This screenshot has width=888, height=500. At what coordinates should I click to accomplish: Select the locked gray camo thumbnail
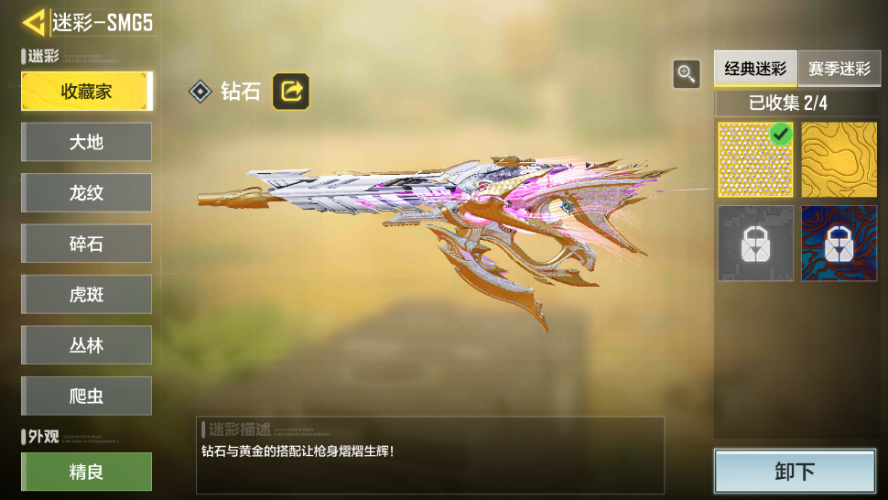pyautogui.click(x=755, y=243)
